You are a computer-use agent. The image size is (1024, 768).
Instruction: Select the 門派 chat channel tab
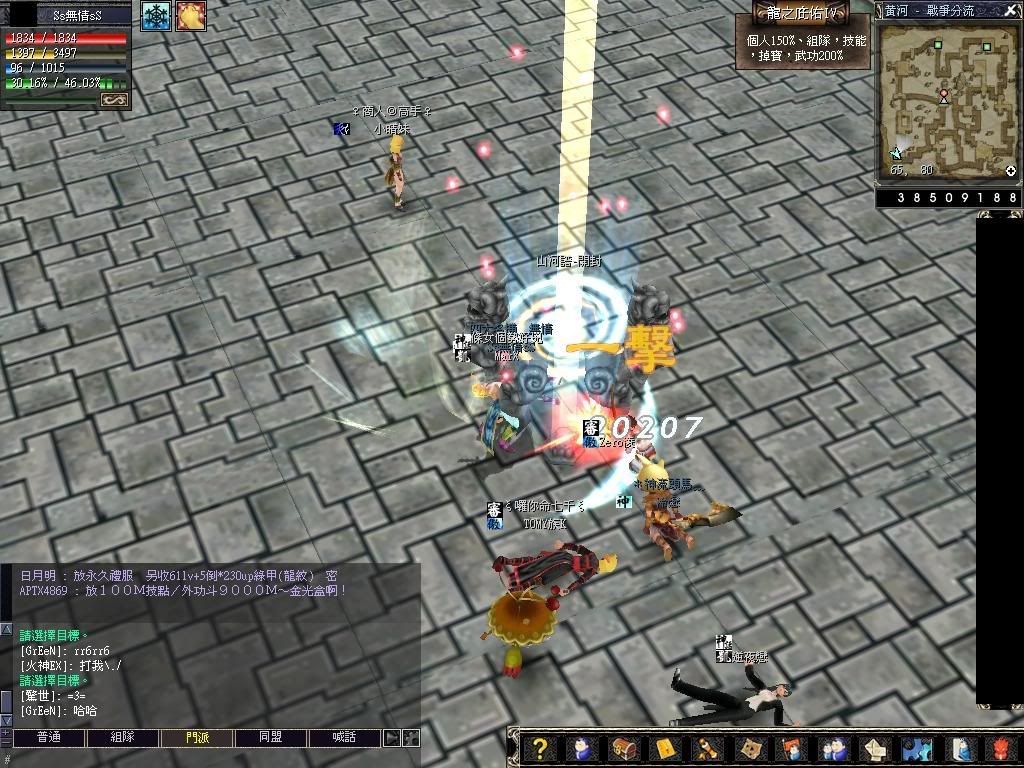197,738
